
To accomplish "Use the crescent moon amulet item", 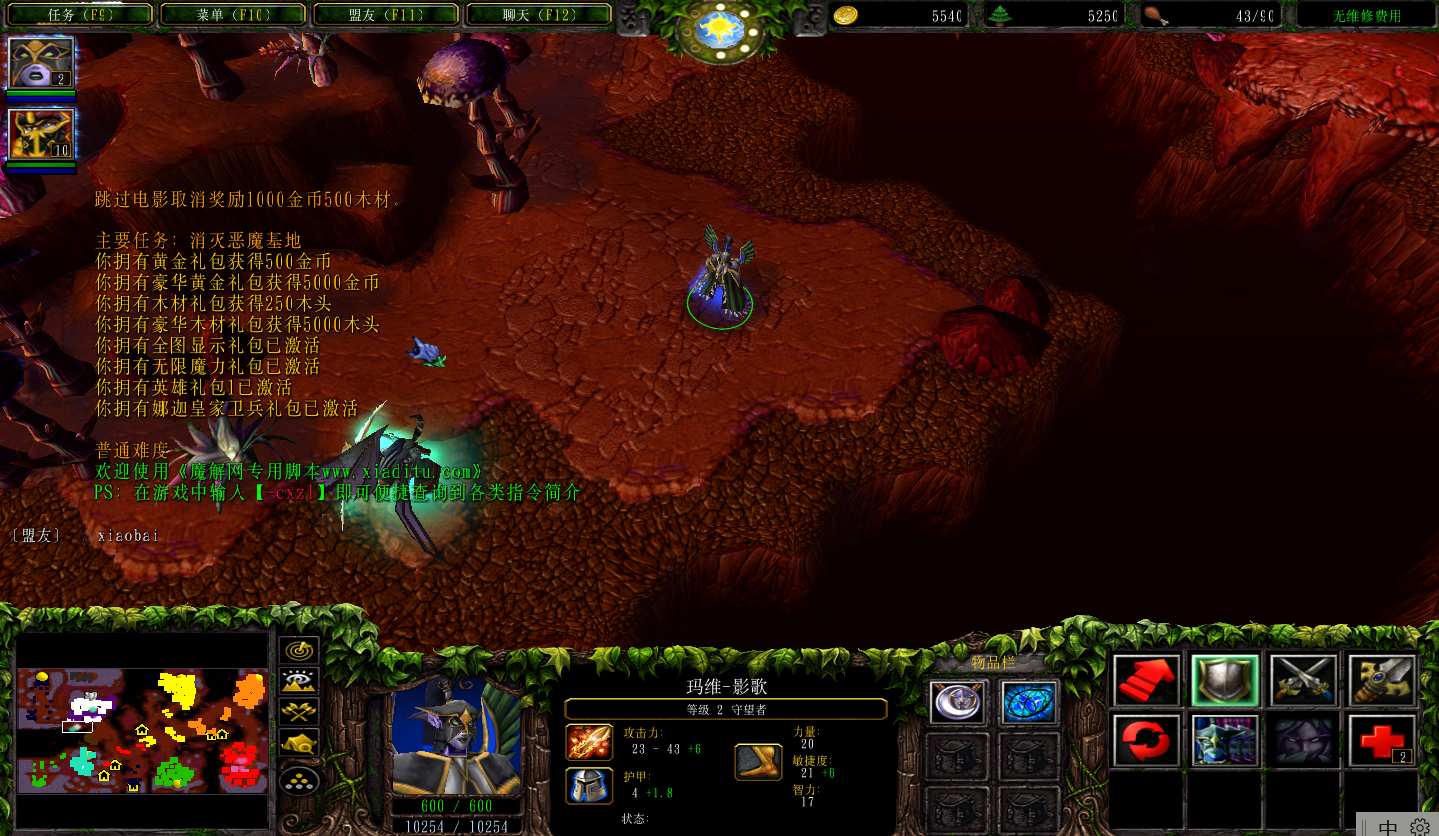I will pyautogui.click(x=958, y=701).
